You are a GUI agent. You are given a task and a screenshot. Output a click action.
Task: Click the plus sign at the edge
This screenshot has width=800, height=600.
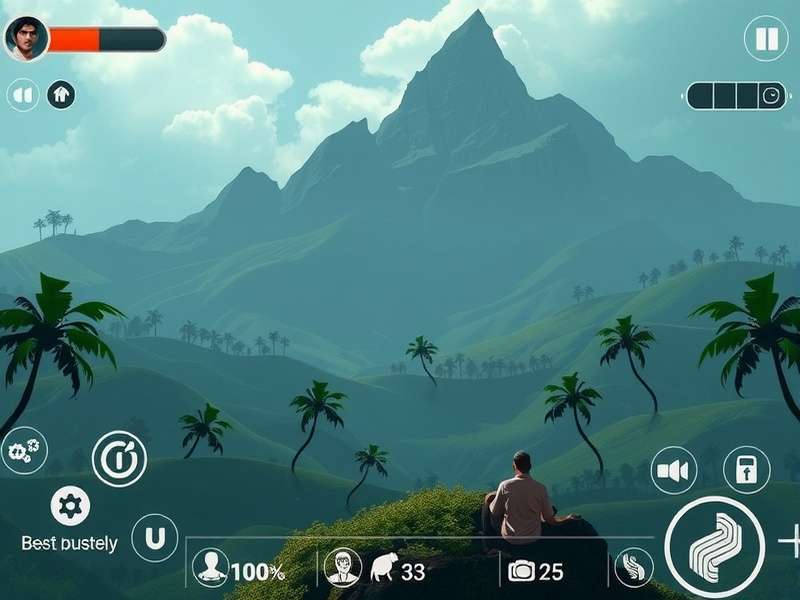pos(790,541)
